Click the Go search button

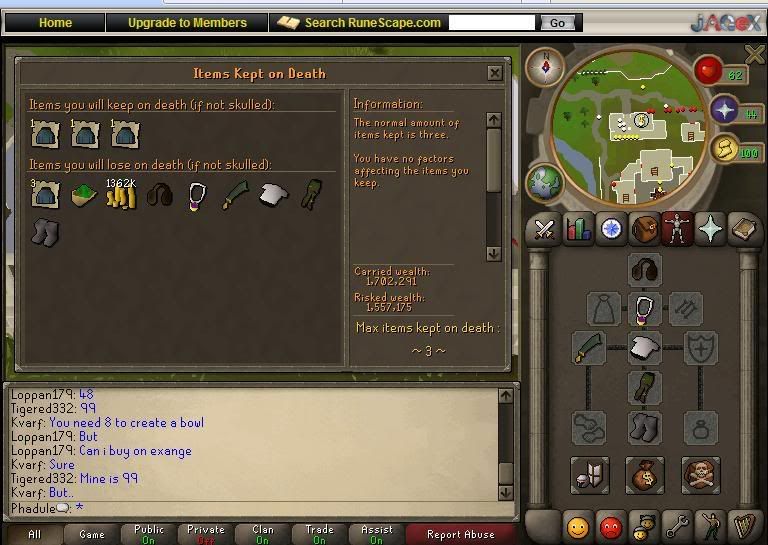pos(557,22)
